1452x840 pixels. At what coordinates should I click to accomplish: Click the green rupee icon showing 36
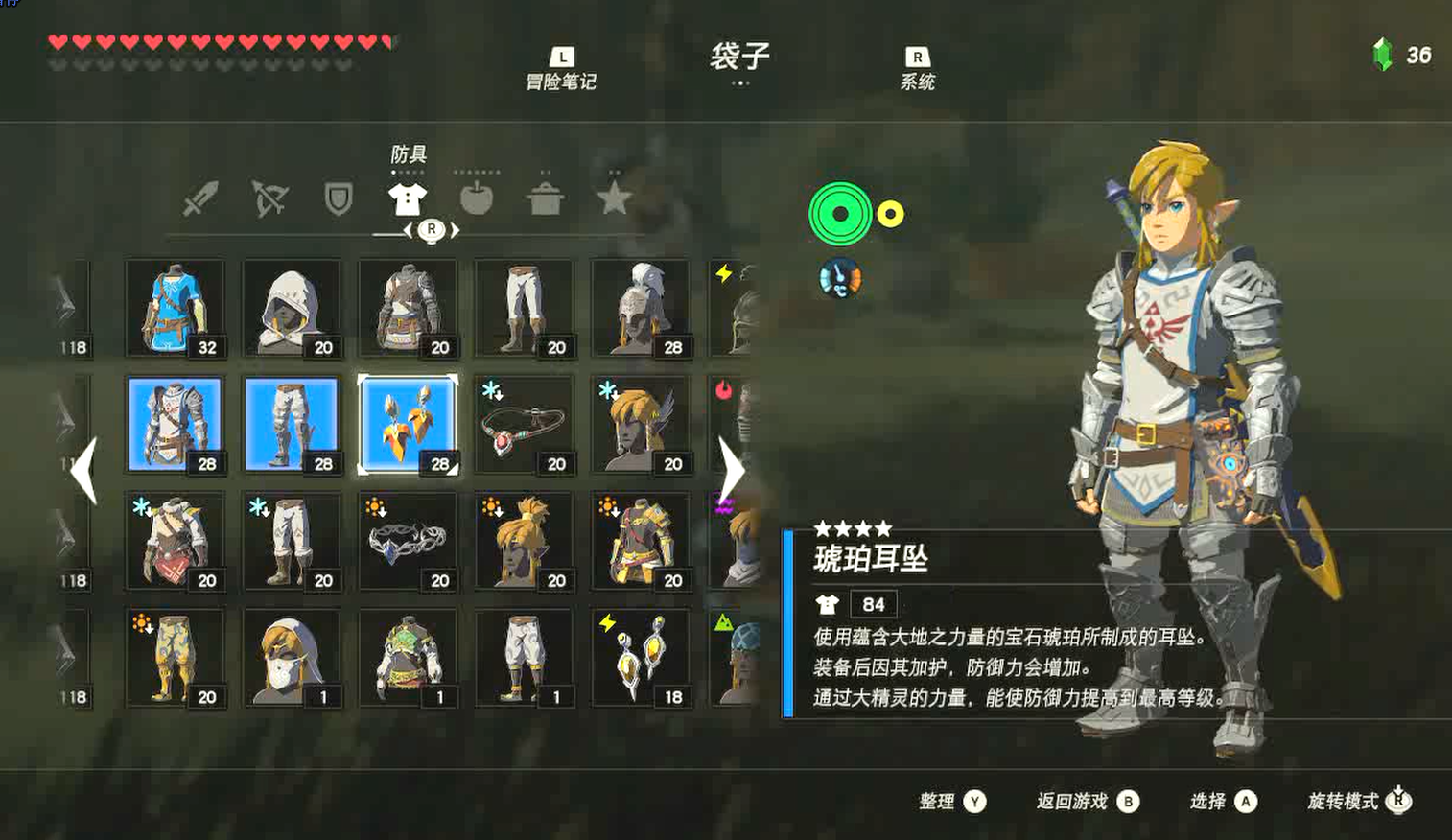pyautogui.click(x=1381, y=55)
